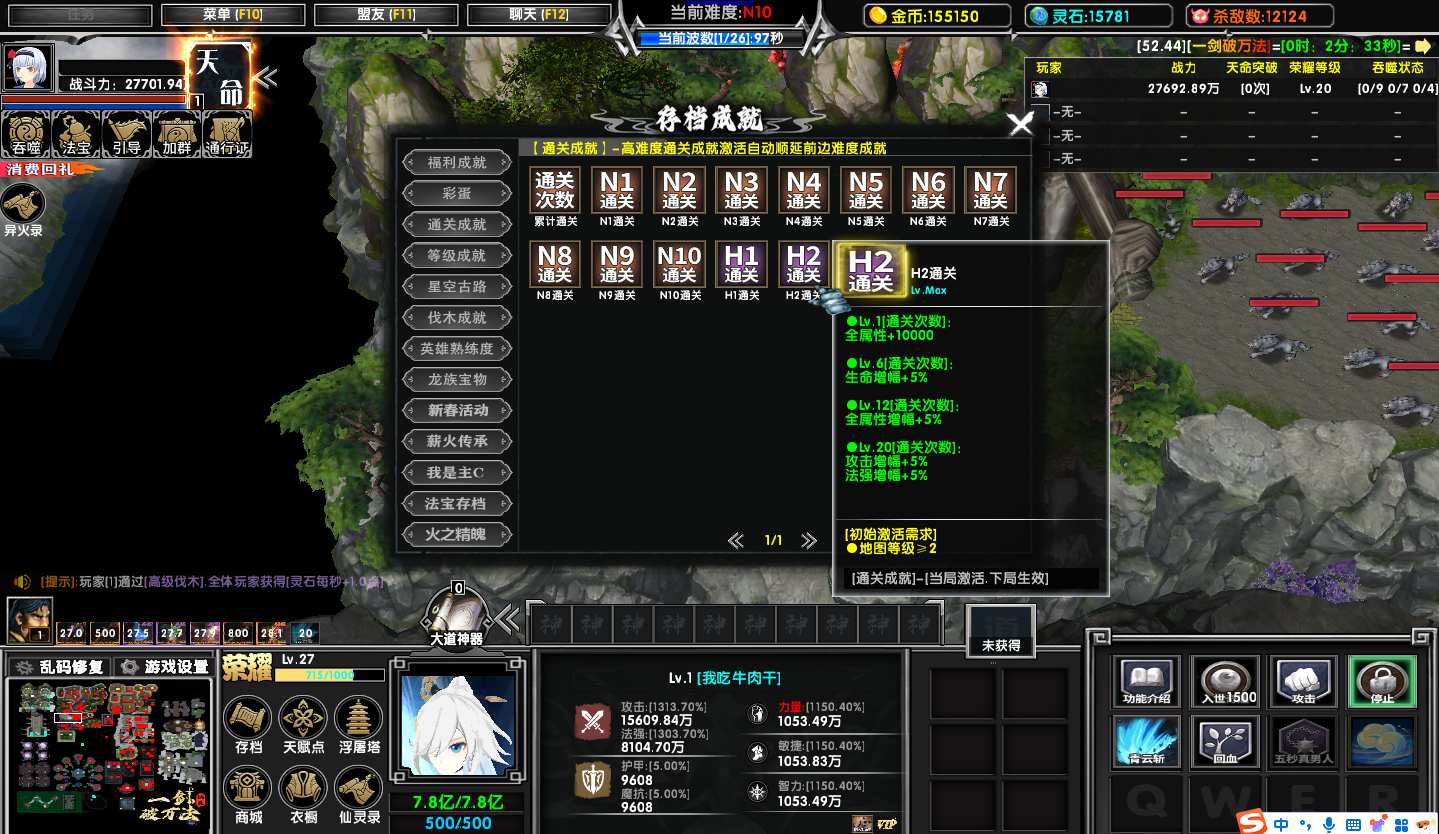Activate the 青云斩 skill

click(1146, 742)
